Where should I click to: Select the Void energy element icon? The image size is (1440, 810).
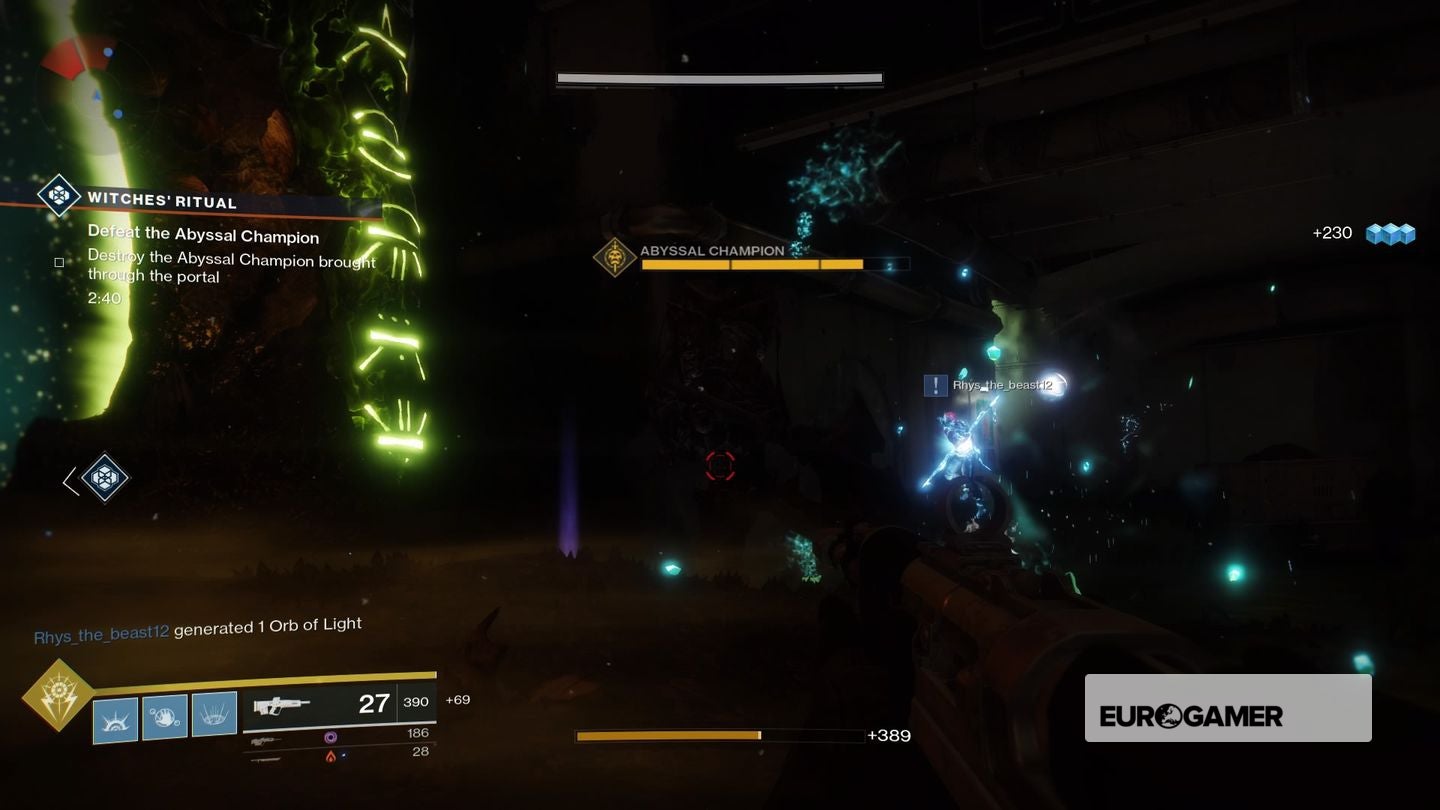point(330,737)
